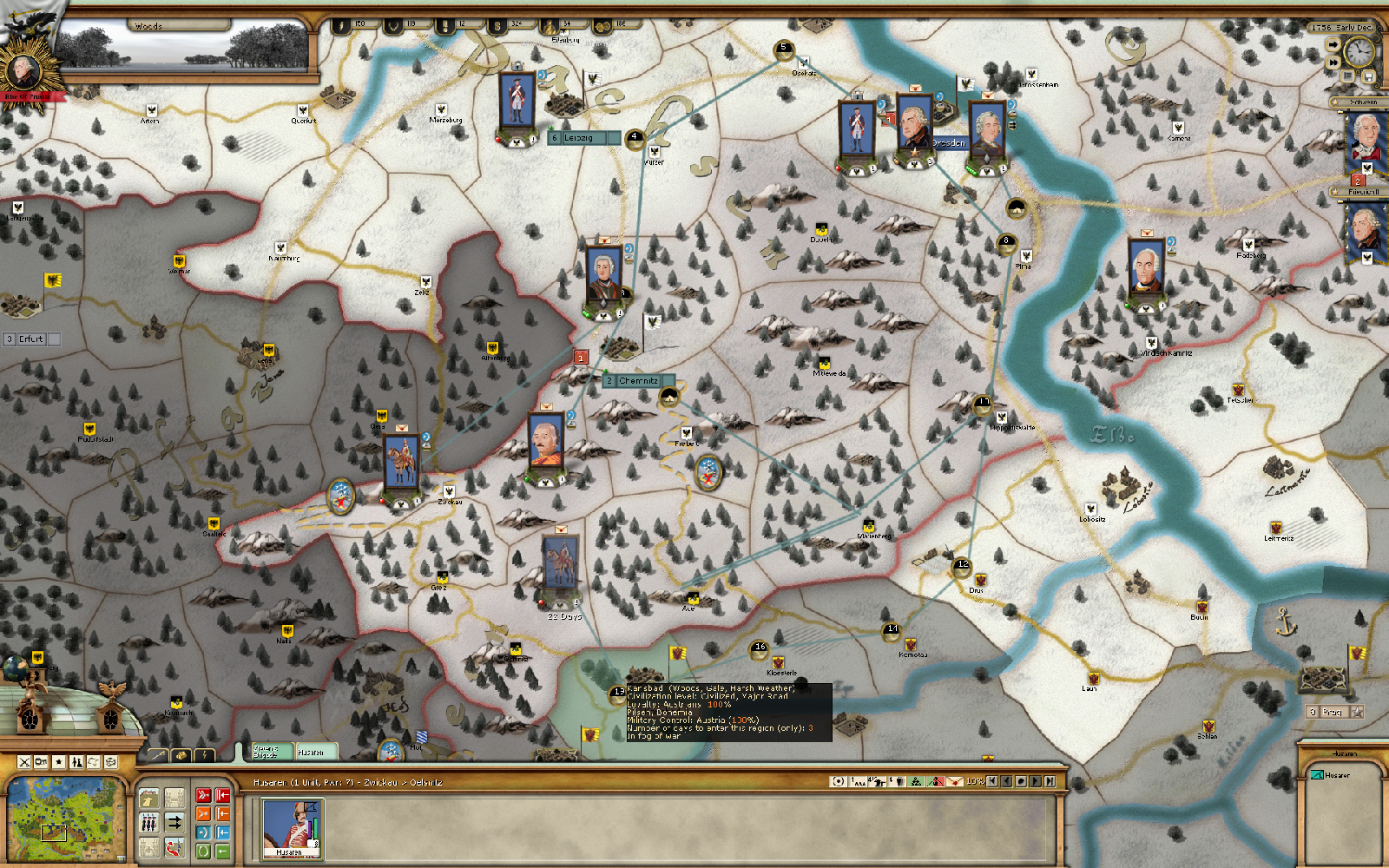Open the Schwerin army panel portrait
This screenshot has width=1389, height=868.
click(x=1366, y=139)
